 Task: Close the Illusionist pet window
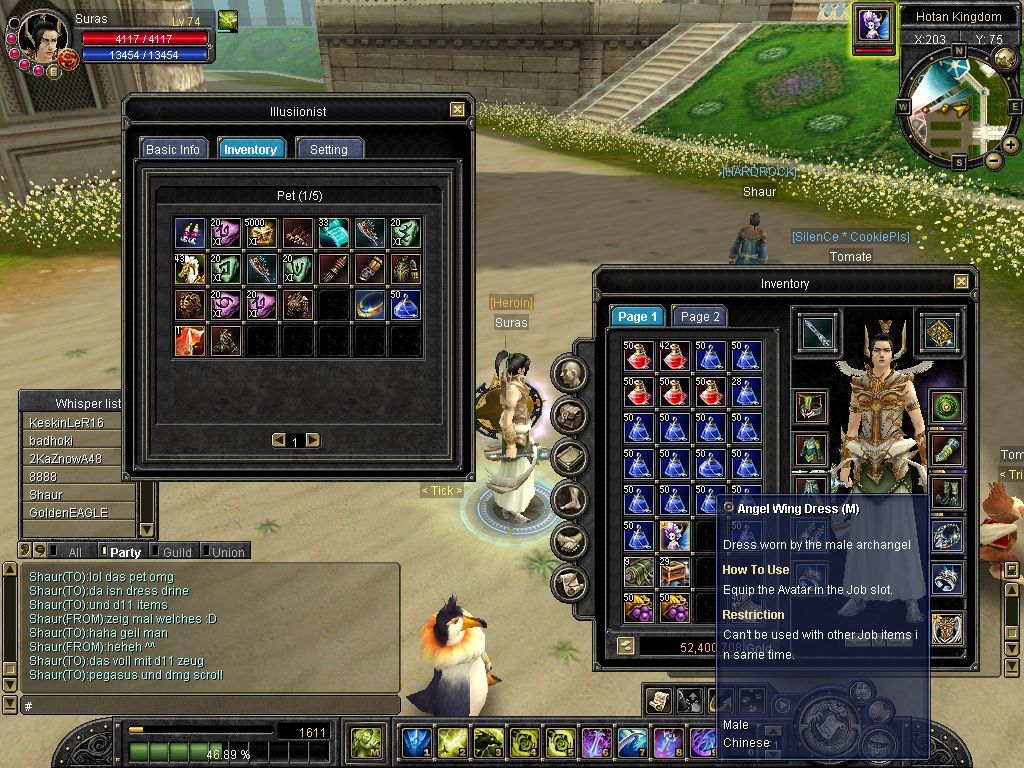pos(457,110)
